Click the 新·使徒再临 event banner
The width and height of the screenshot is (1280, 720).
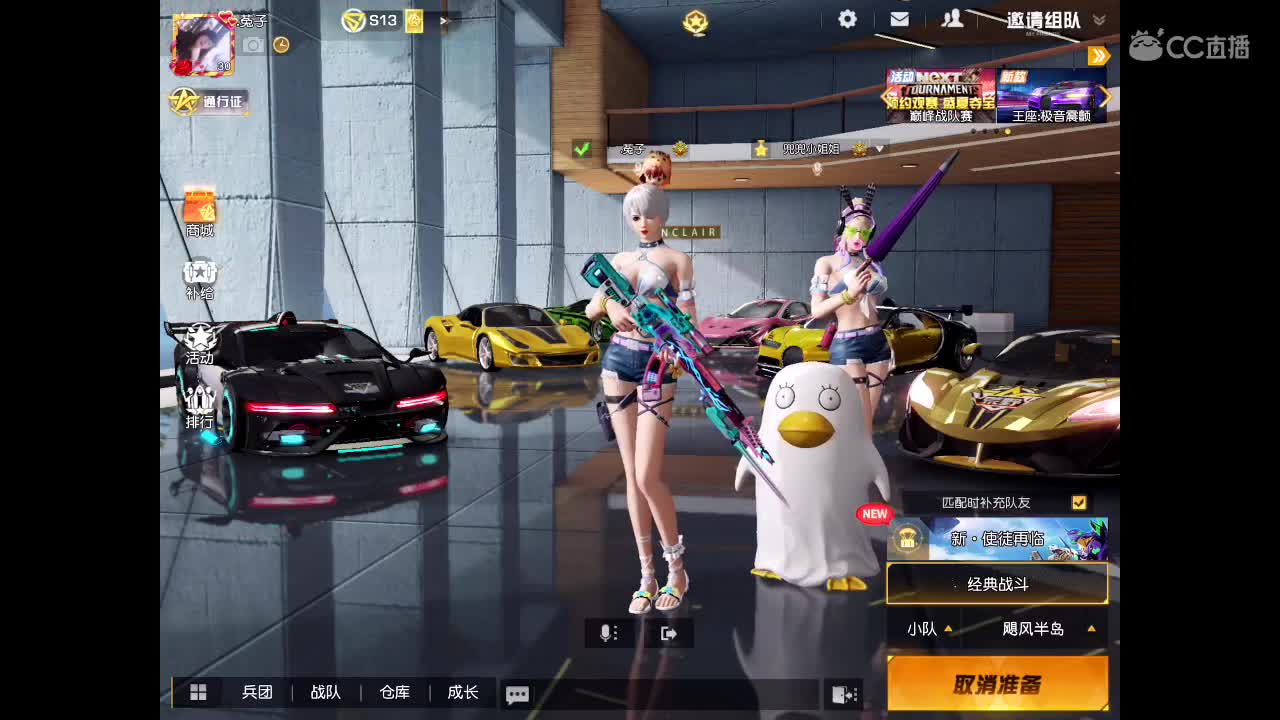pyautogui.click(x=997, y=536)
